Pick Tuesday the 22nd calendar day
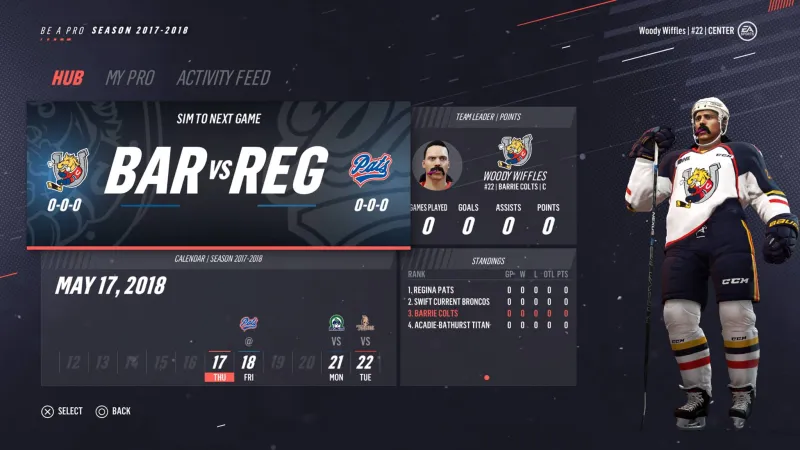800x450 pixels. click(365, 366)
